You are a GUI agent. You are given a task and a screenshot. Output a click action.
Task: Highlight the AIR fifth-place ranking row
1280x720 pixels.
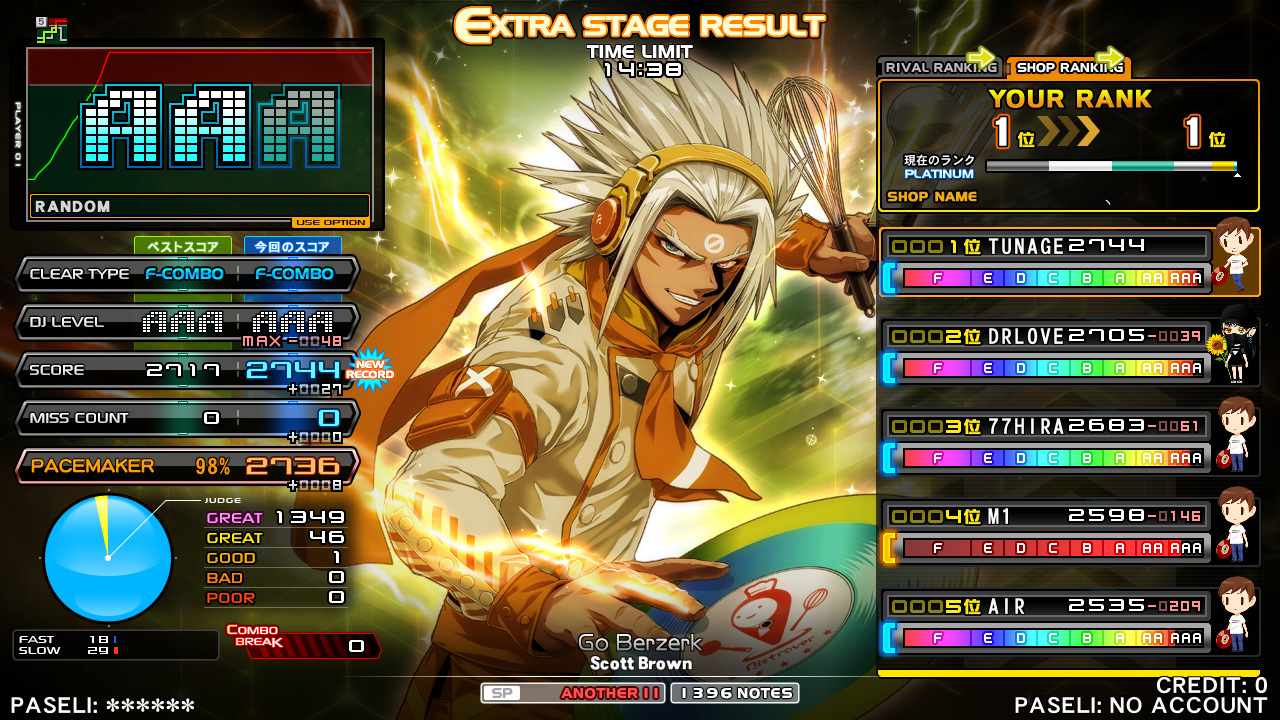[x=1046, y=622]
